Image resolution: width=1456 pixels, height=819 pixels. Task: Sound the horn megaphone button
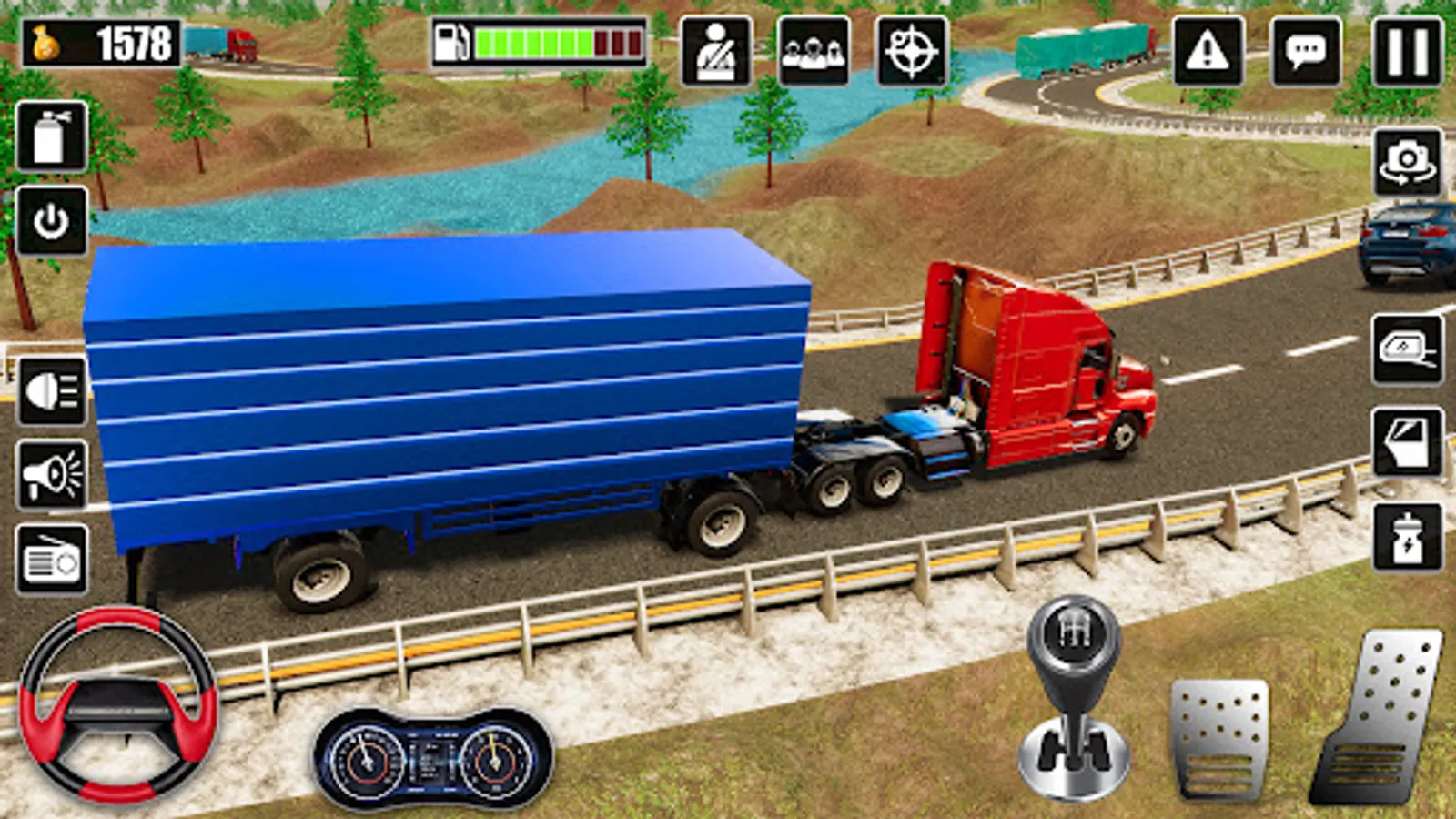(52, 475)
